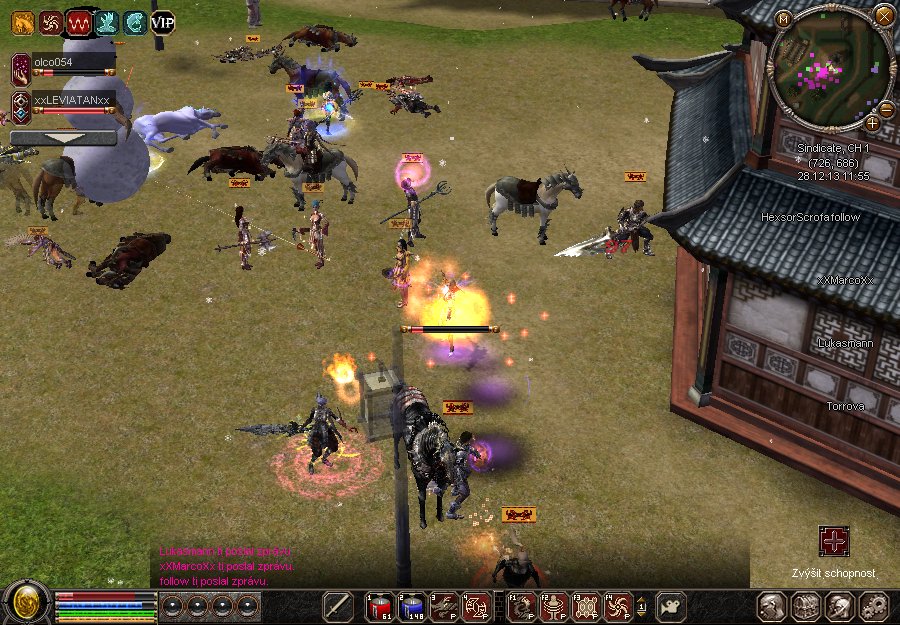This screenshot has width=900, height=625.
Task: Click the sword attack slot in the bar
Action: 338,606
